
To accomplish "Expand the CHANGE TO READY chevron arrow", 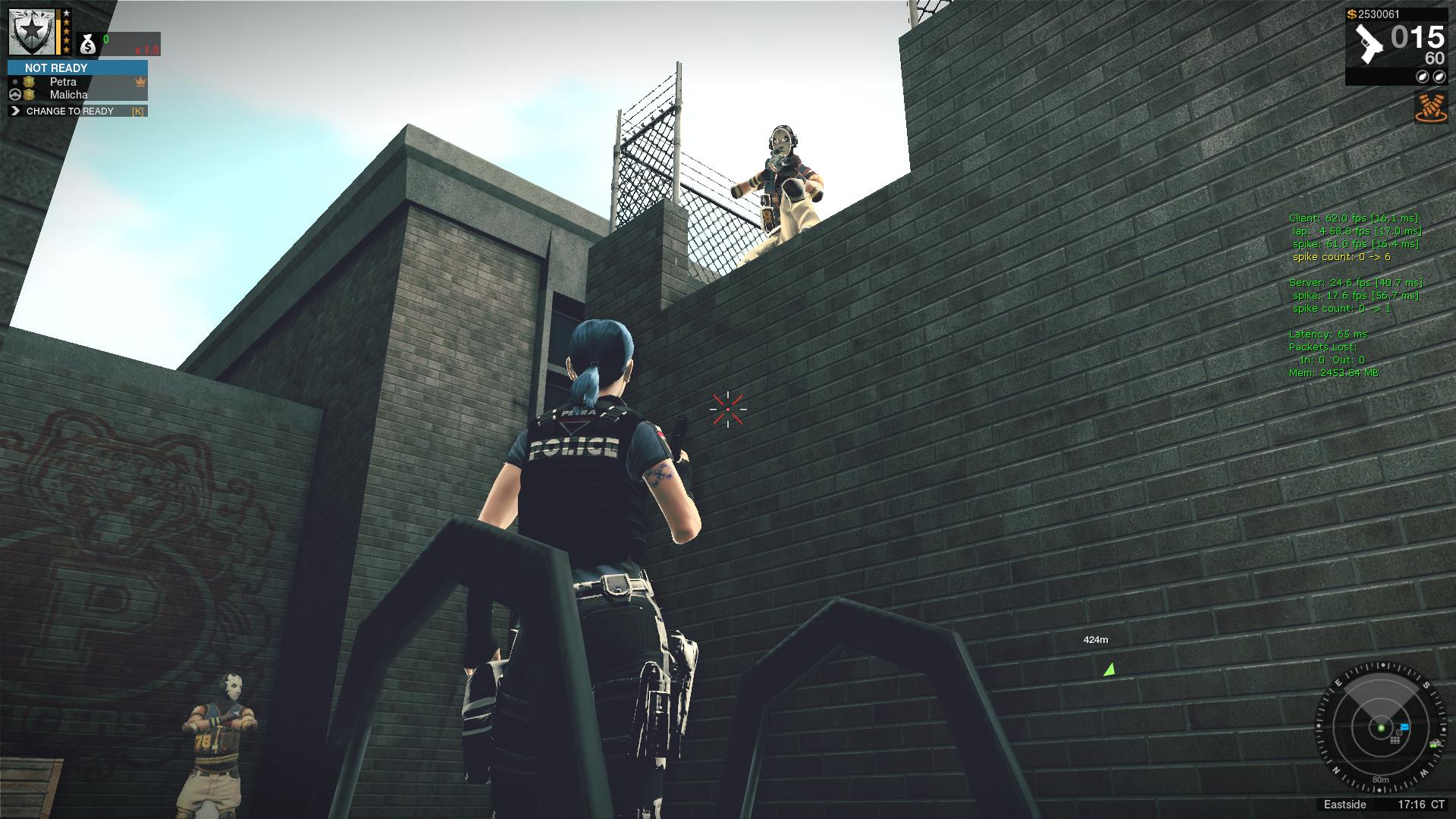I will pos(15,111).
